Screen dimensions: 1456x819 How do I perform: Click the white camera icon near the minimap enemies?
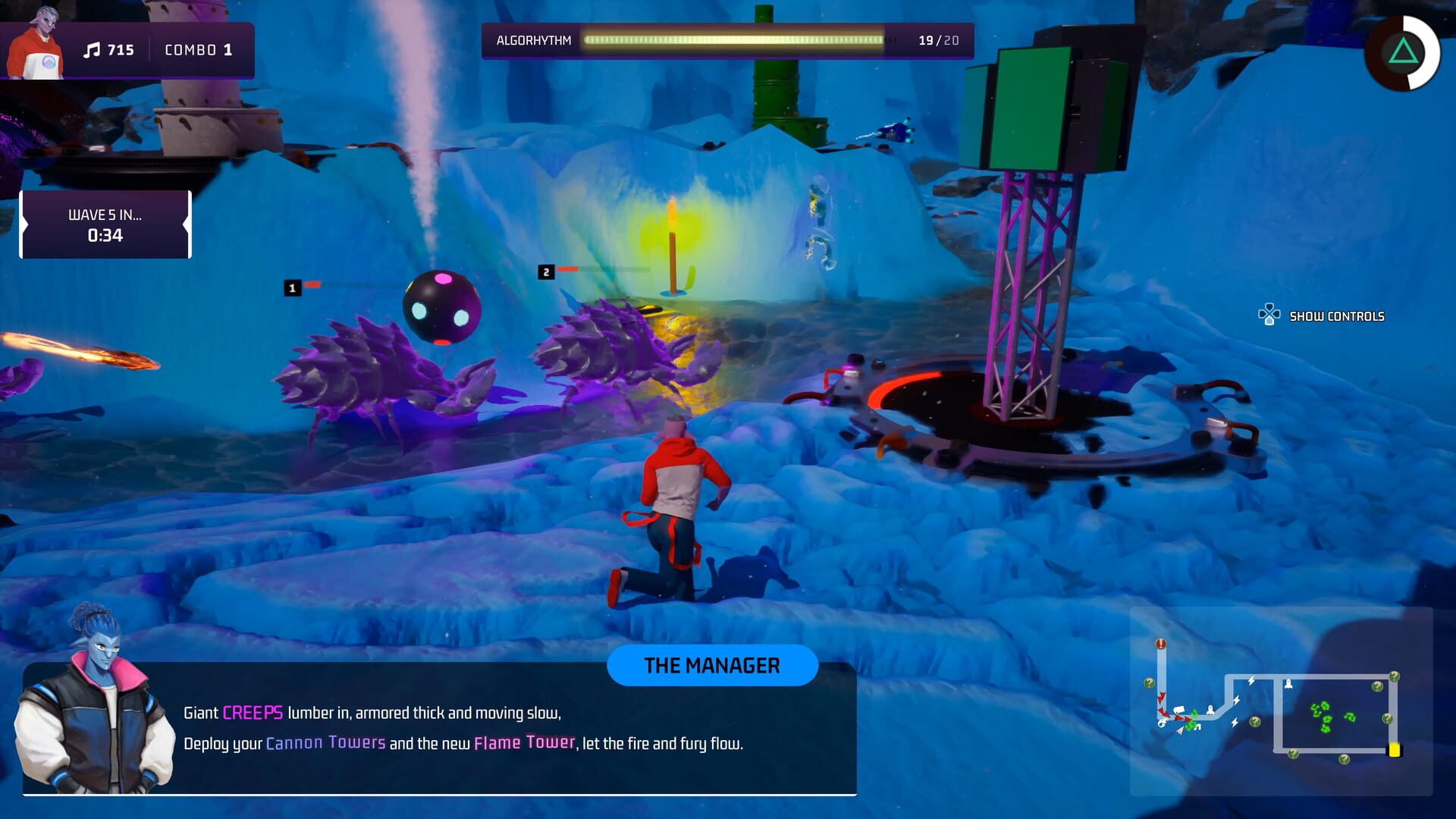point(1178,709)
